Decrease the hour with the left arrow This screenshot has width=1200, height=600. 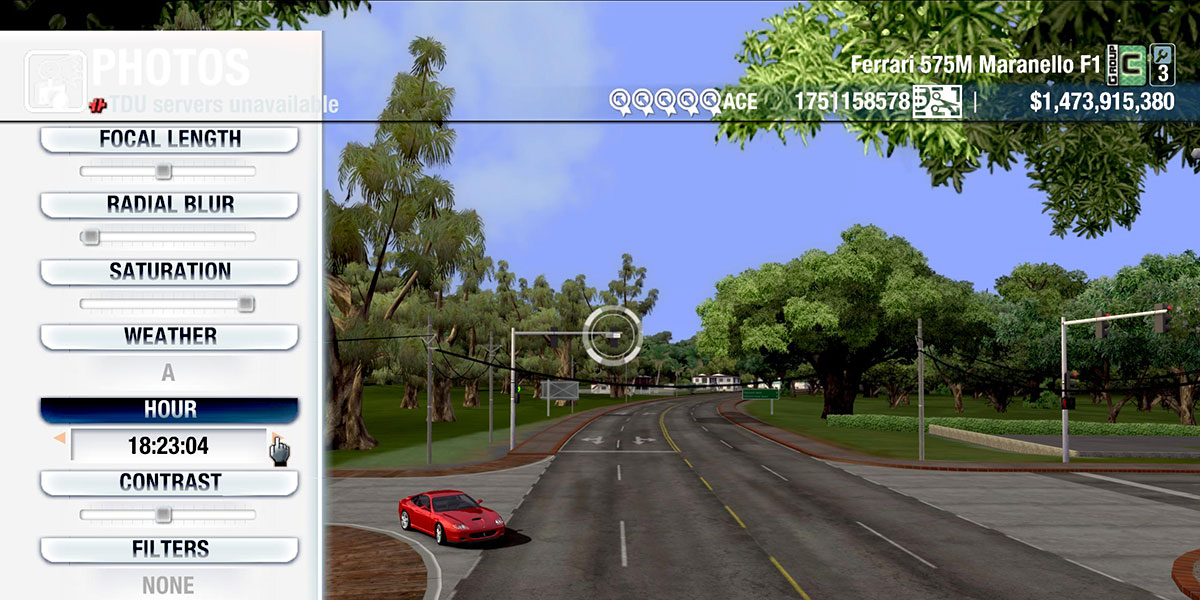tap(59, 438)
